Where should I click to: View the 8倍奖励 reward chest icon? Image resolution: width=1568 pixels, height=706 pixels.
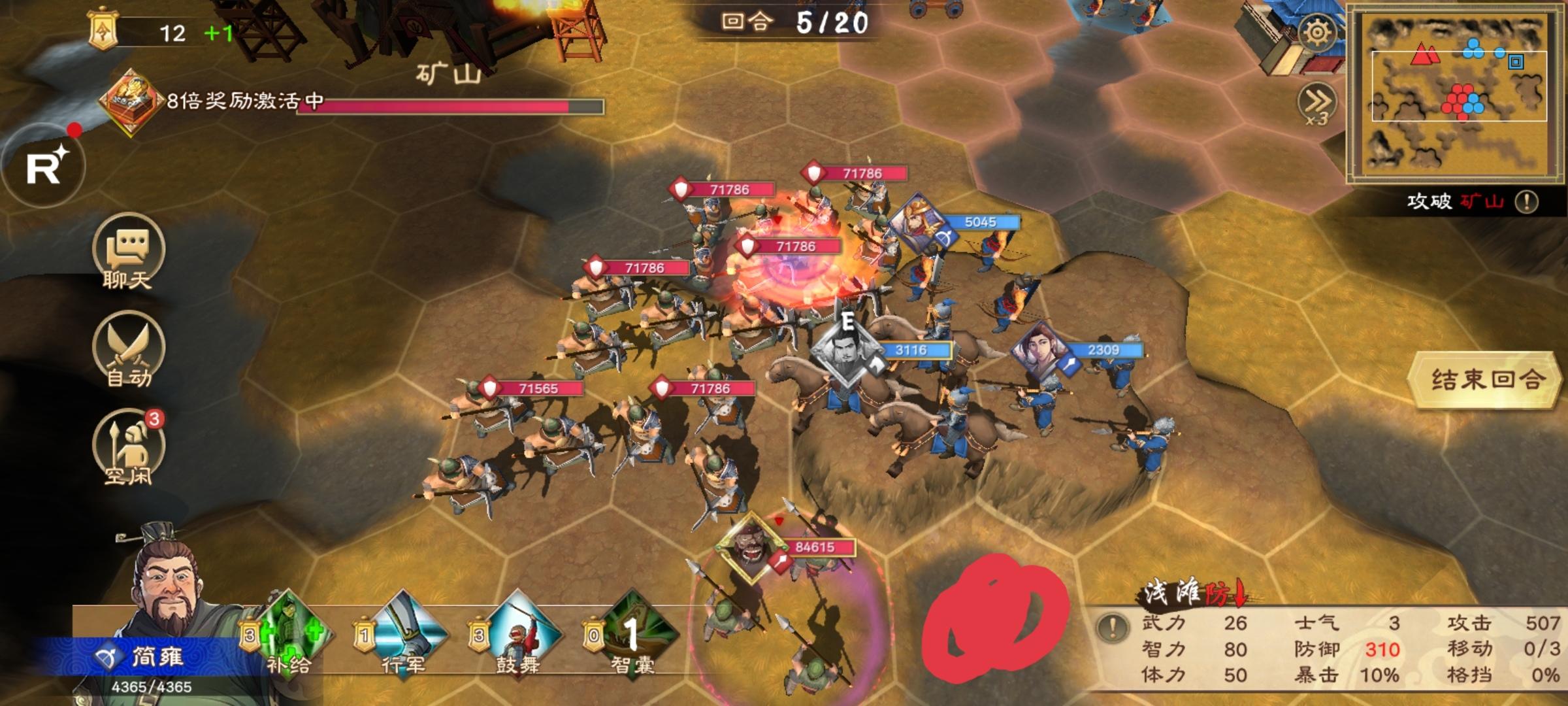[x=129, y=101]
